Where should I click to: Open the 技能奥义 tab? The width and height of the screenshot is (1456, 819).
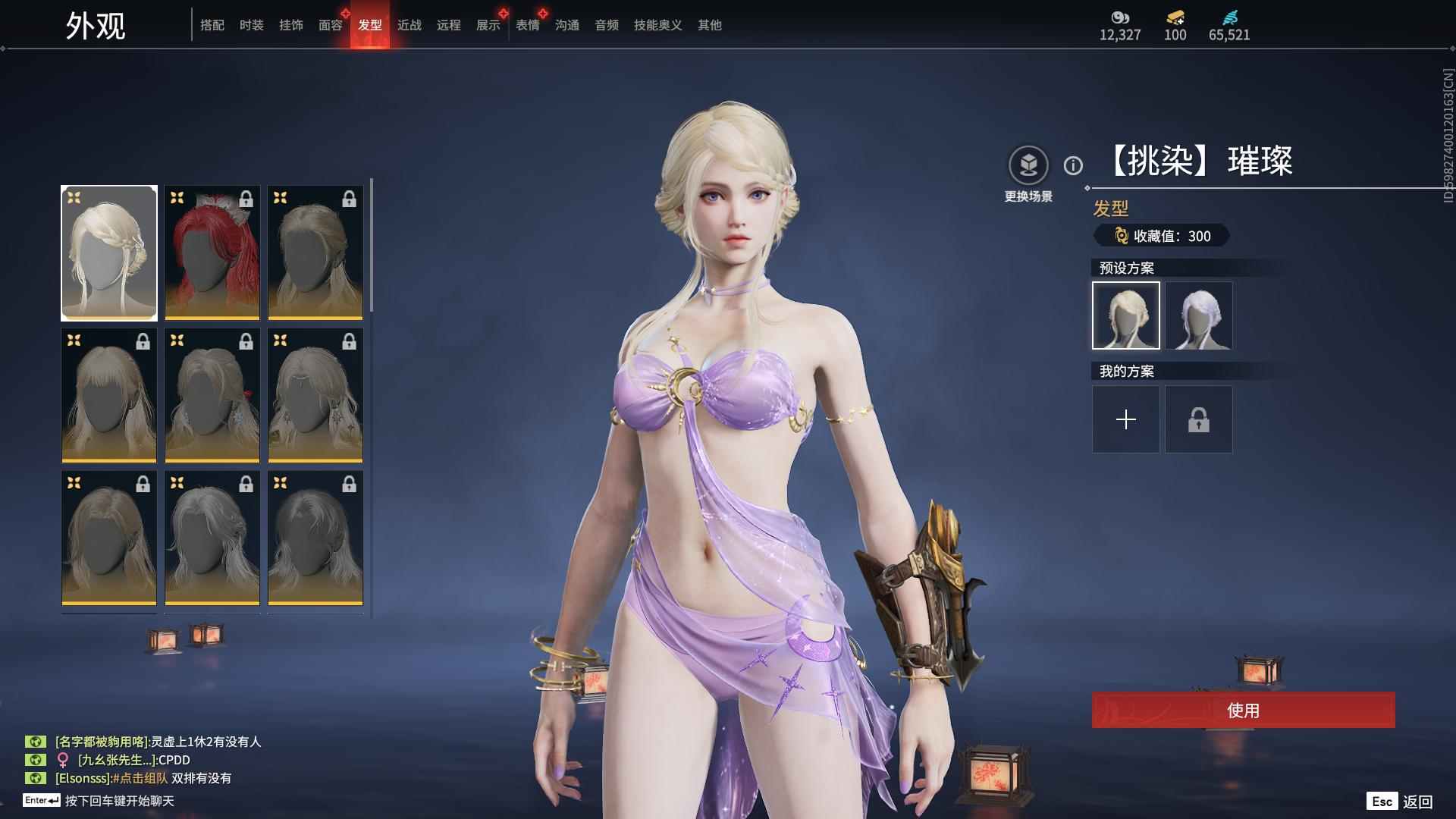coord(658,25)
